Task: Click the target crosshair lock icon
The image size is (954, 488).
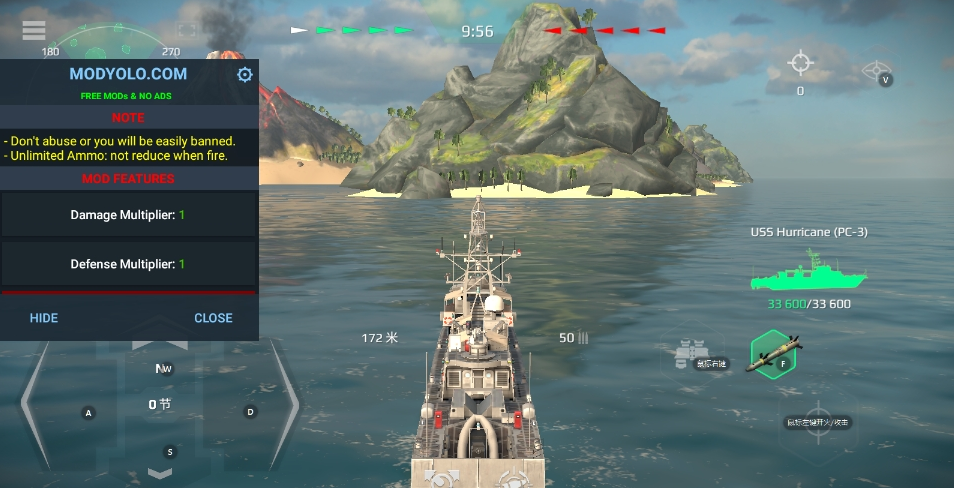Action: coord(800,63)
